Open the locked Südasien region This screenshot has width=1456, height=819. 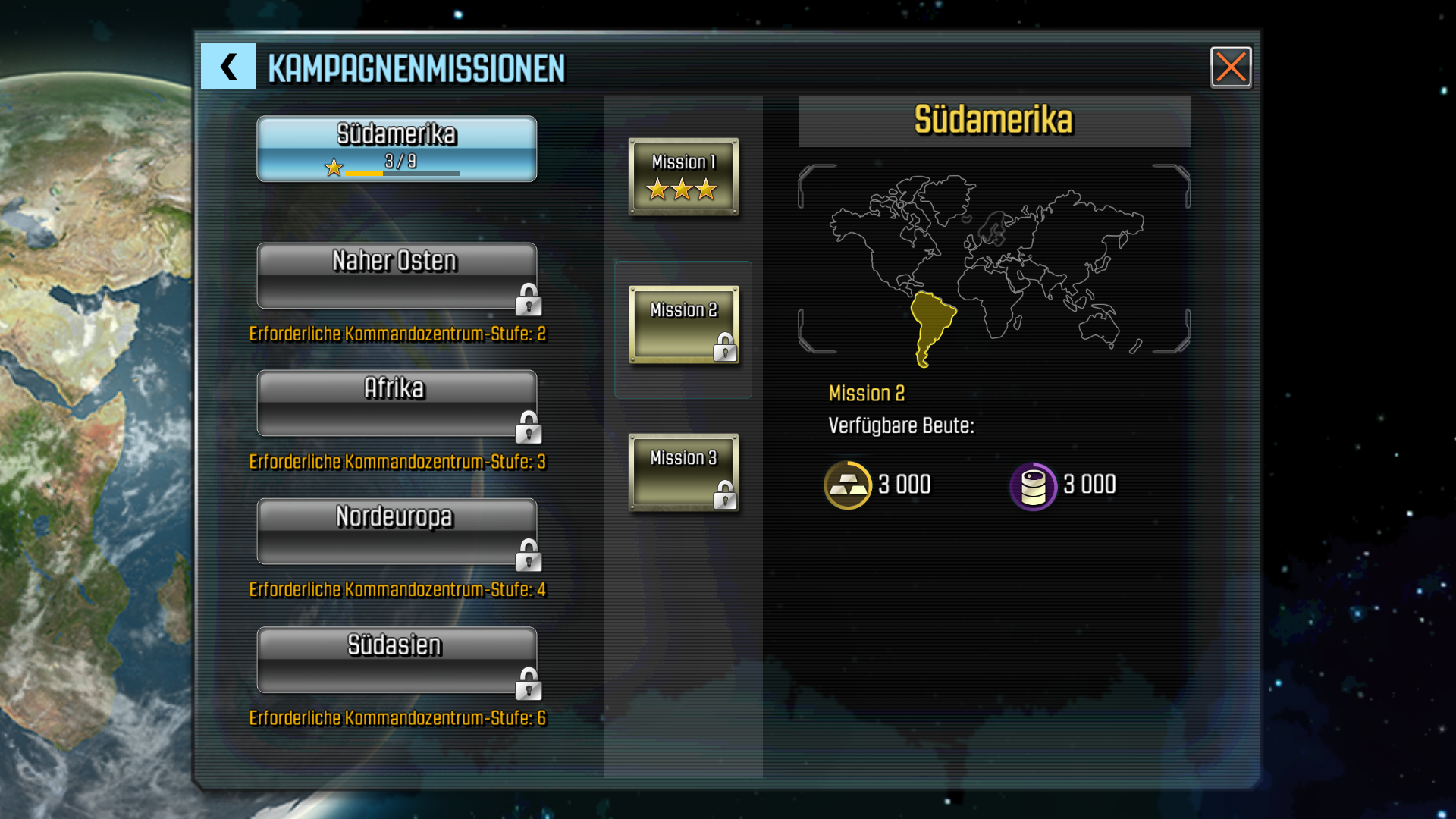click(397, 660)
